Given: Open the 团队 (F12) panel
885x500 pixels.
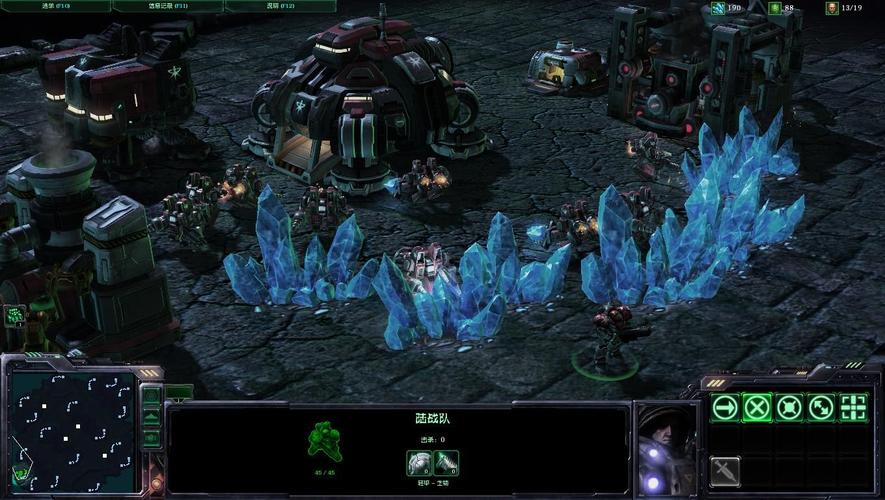Looking at the screenshot, I should coord(279,6).
